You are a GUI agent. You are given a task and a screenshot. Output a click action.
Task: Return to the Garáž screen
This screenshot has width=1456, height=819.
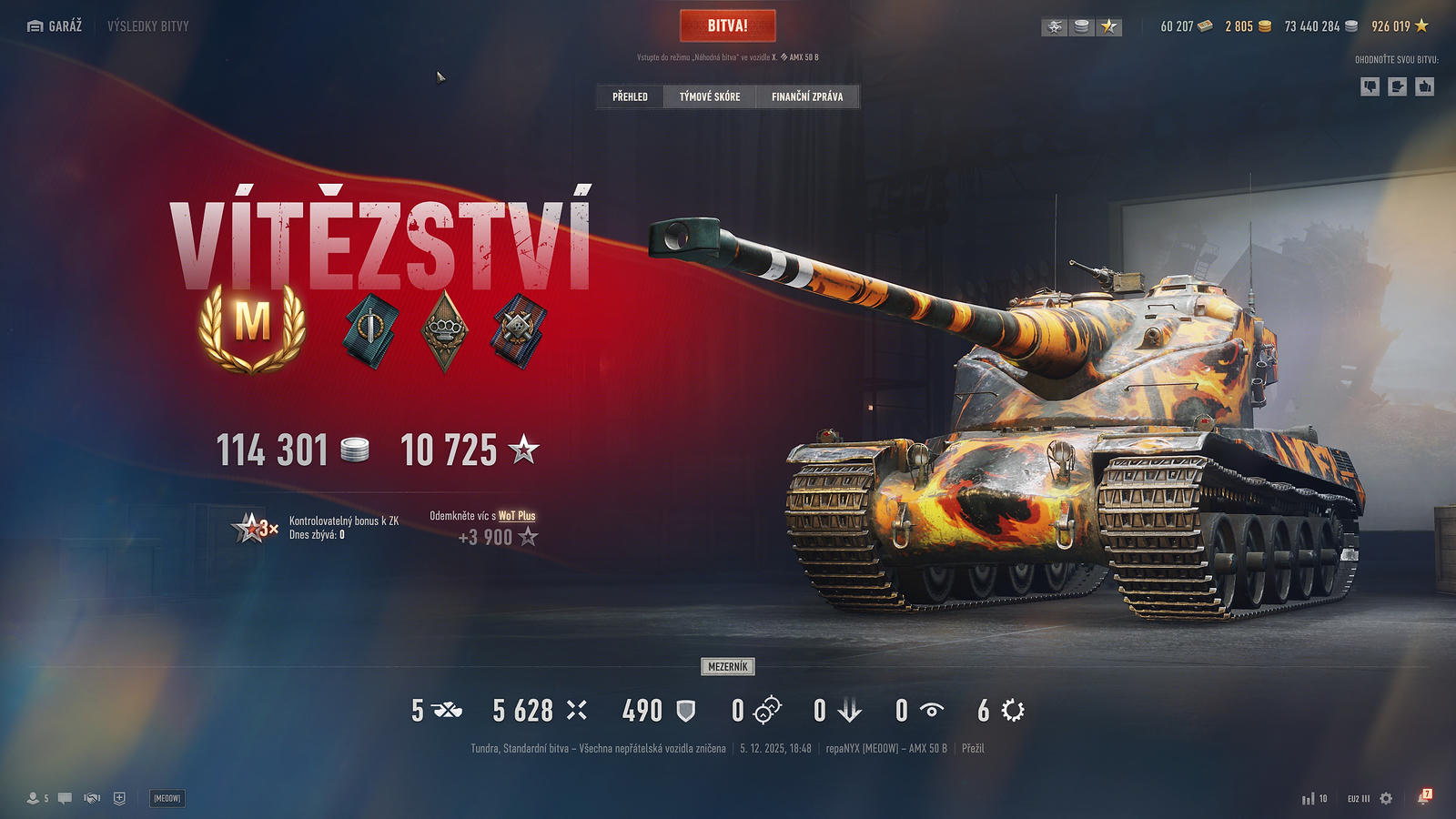coord(56,26)
